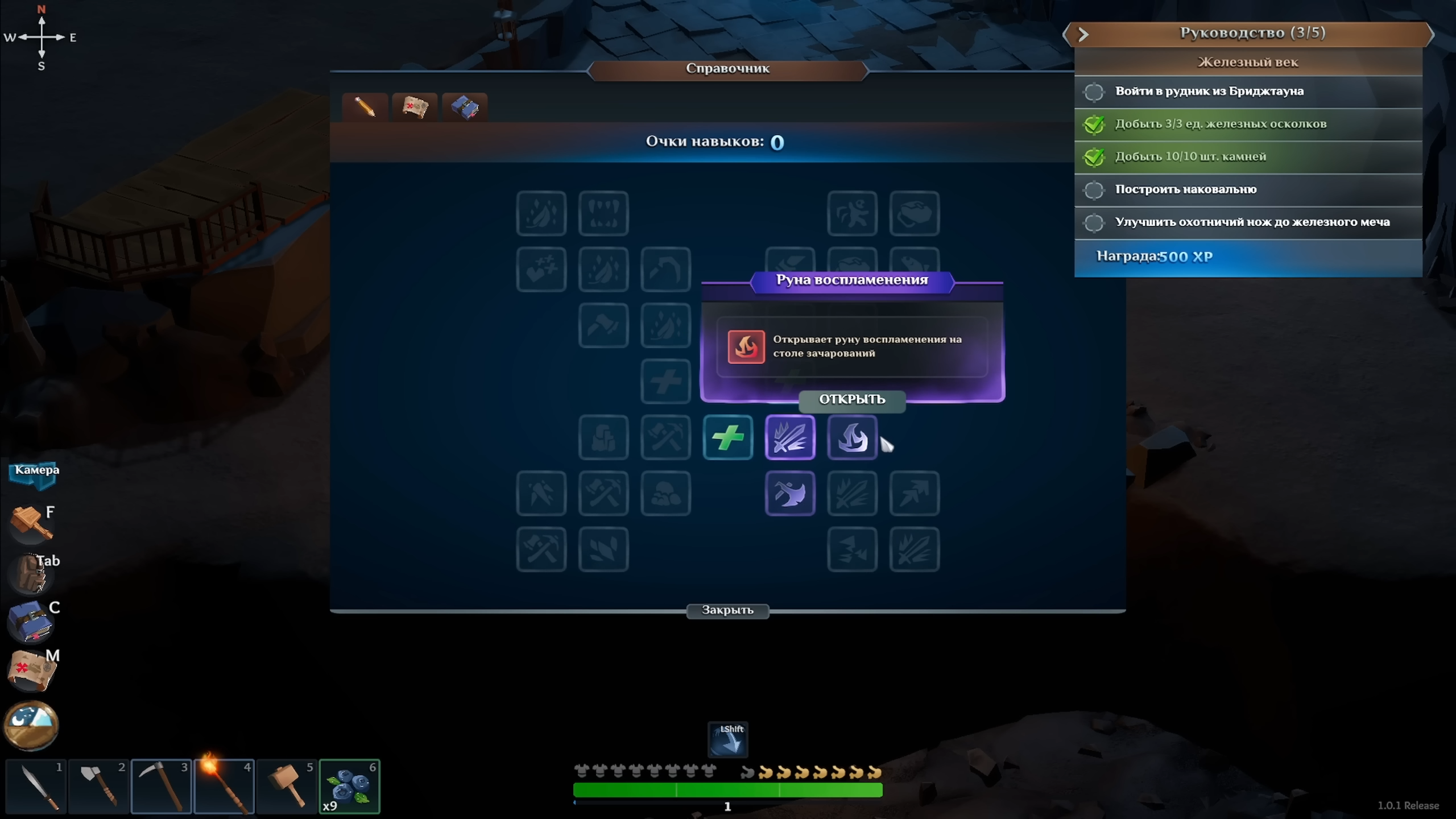The image size is (1456, 819).
Task: Choose the wooden hammer hotbar slot
Action: click(x=287, y=787)
